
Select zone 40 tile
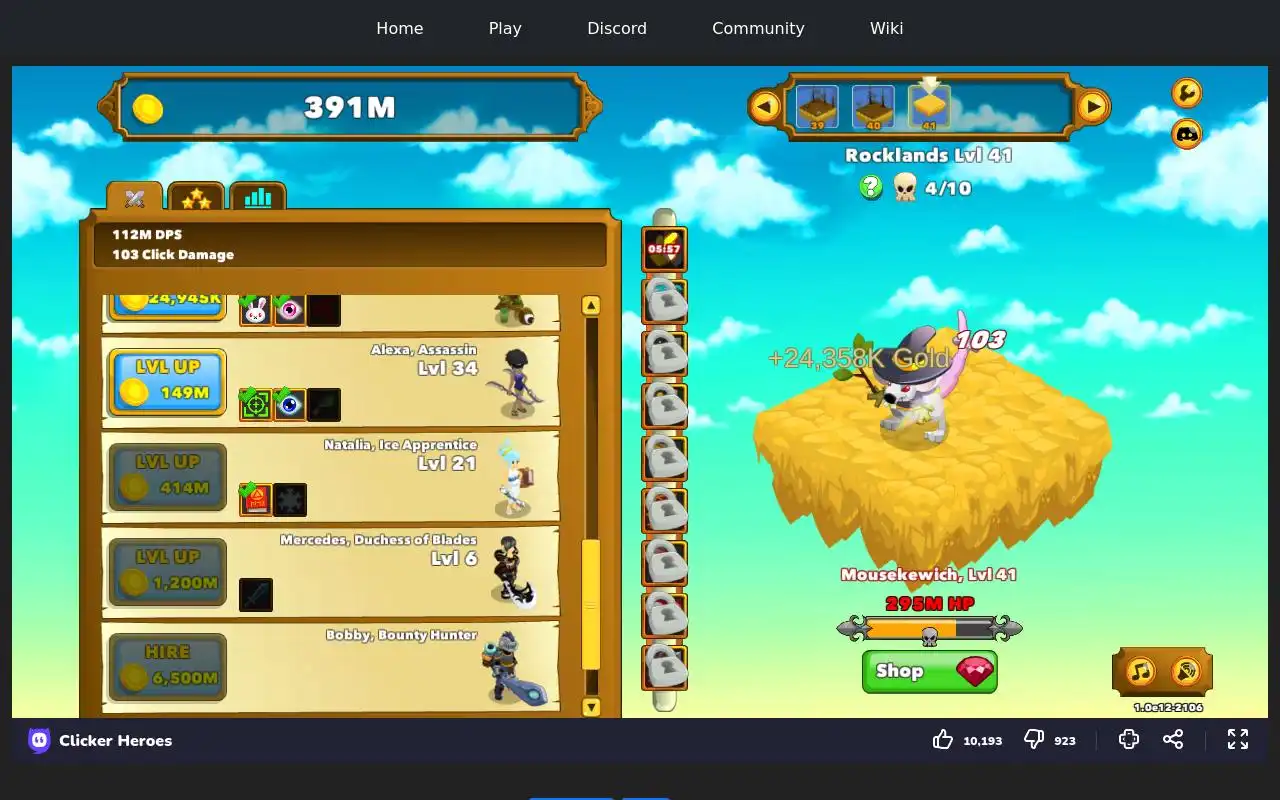873,106
